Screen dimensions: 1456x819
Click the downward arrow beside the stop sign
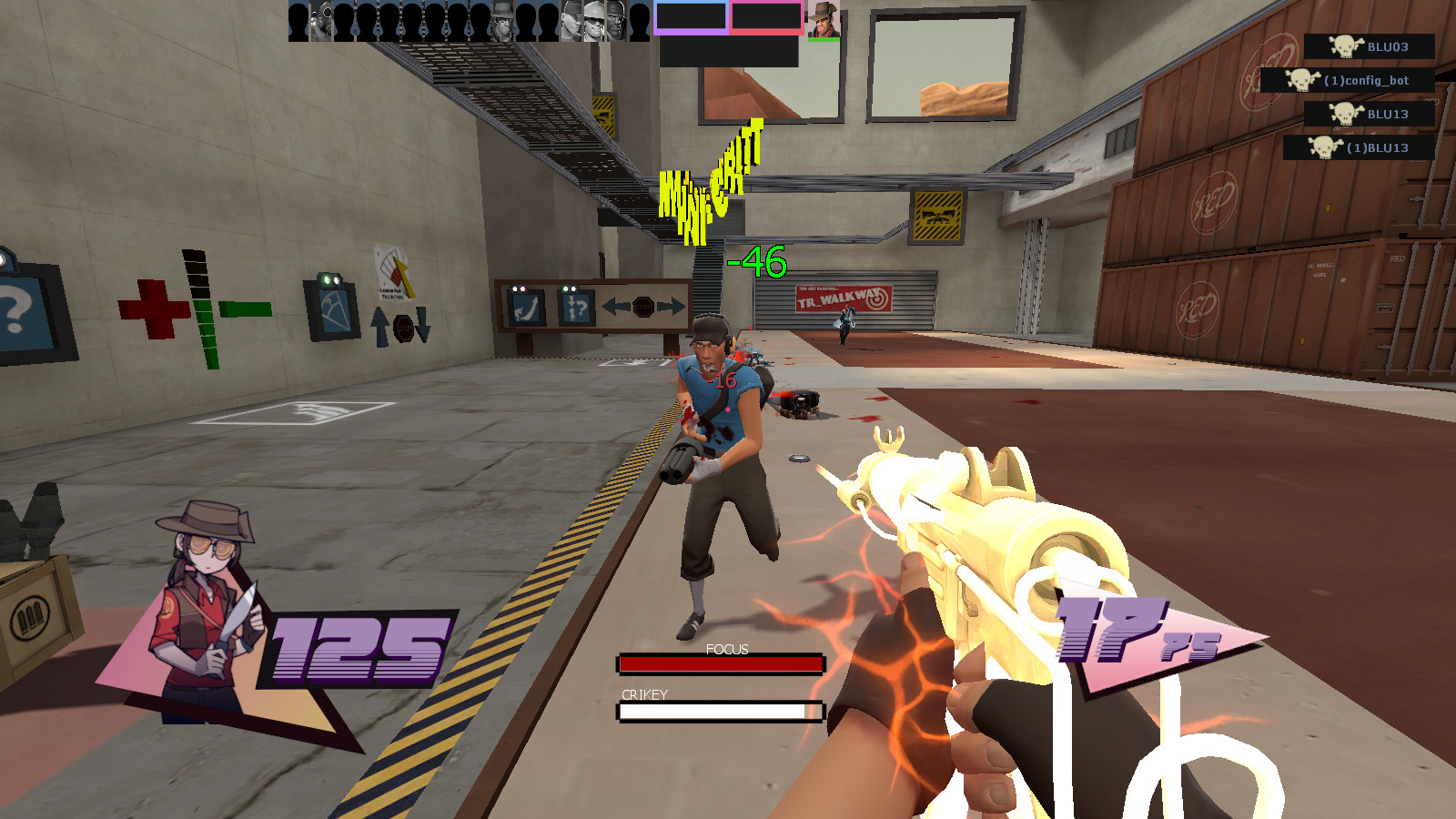pyautogui.click(x=422, y=325)
